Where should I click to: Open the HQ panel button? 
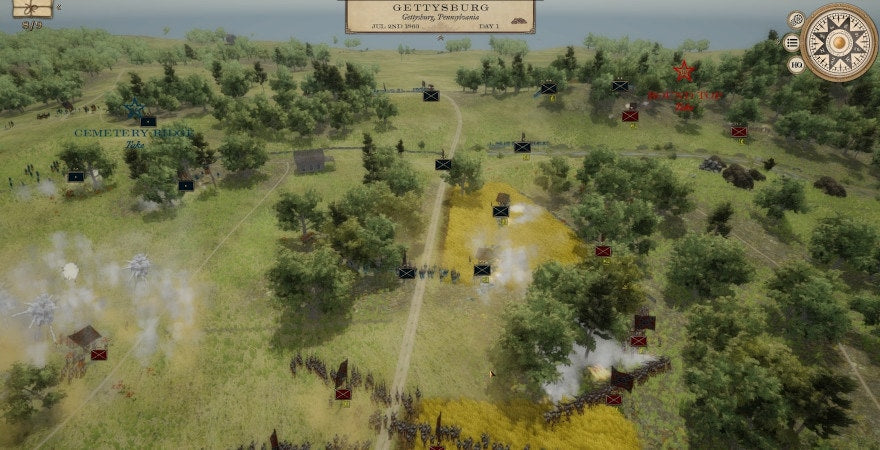(796, 65)
